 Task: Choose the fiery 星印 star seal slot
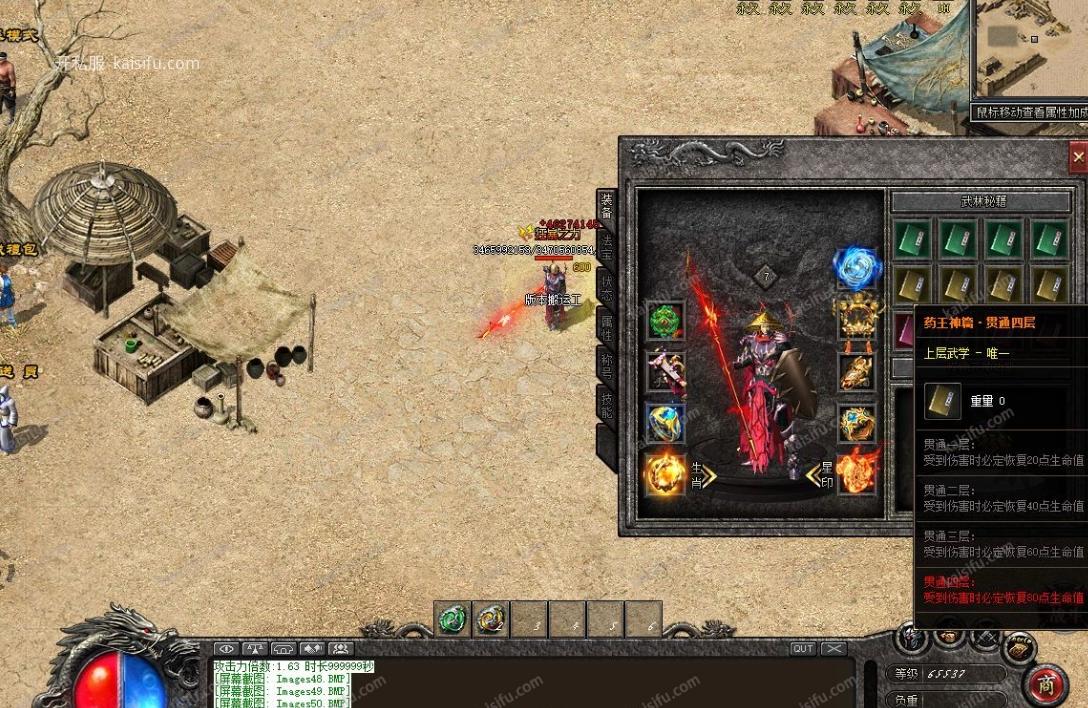pos(857,472)
